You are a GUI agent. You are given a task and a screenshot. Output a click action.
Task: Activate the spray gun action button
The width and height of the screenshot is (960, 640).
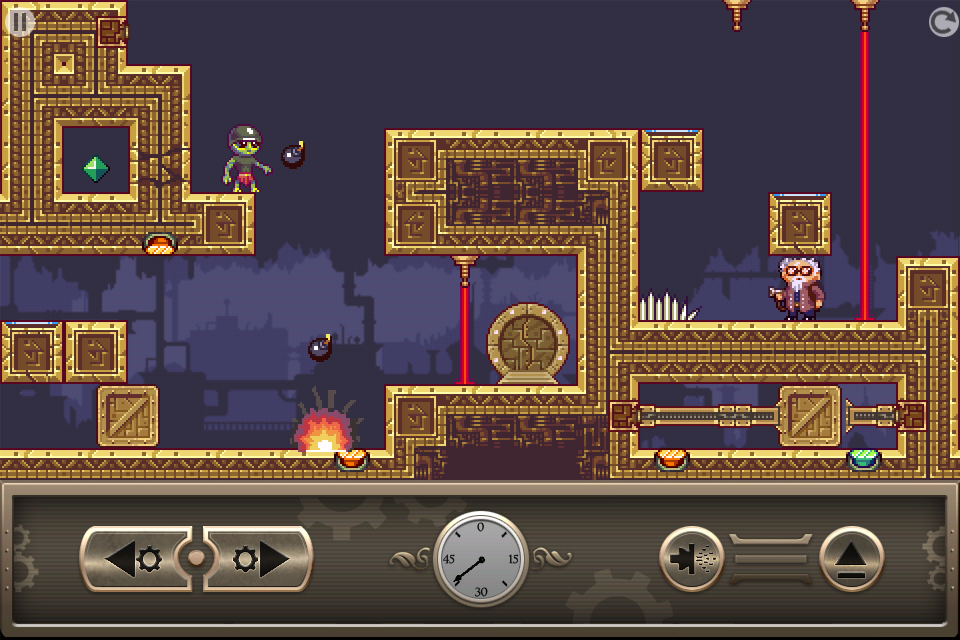pyautogui.click(x=692, y=559)
